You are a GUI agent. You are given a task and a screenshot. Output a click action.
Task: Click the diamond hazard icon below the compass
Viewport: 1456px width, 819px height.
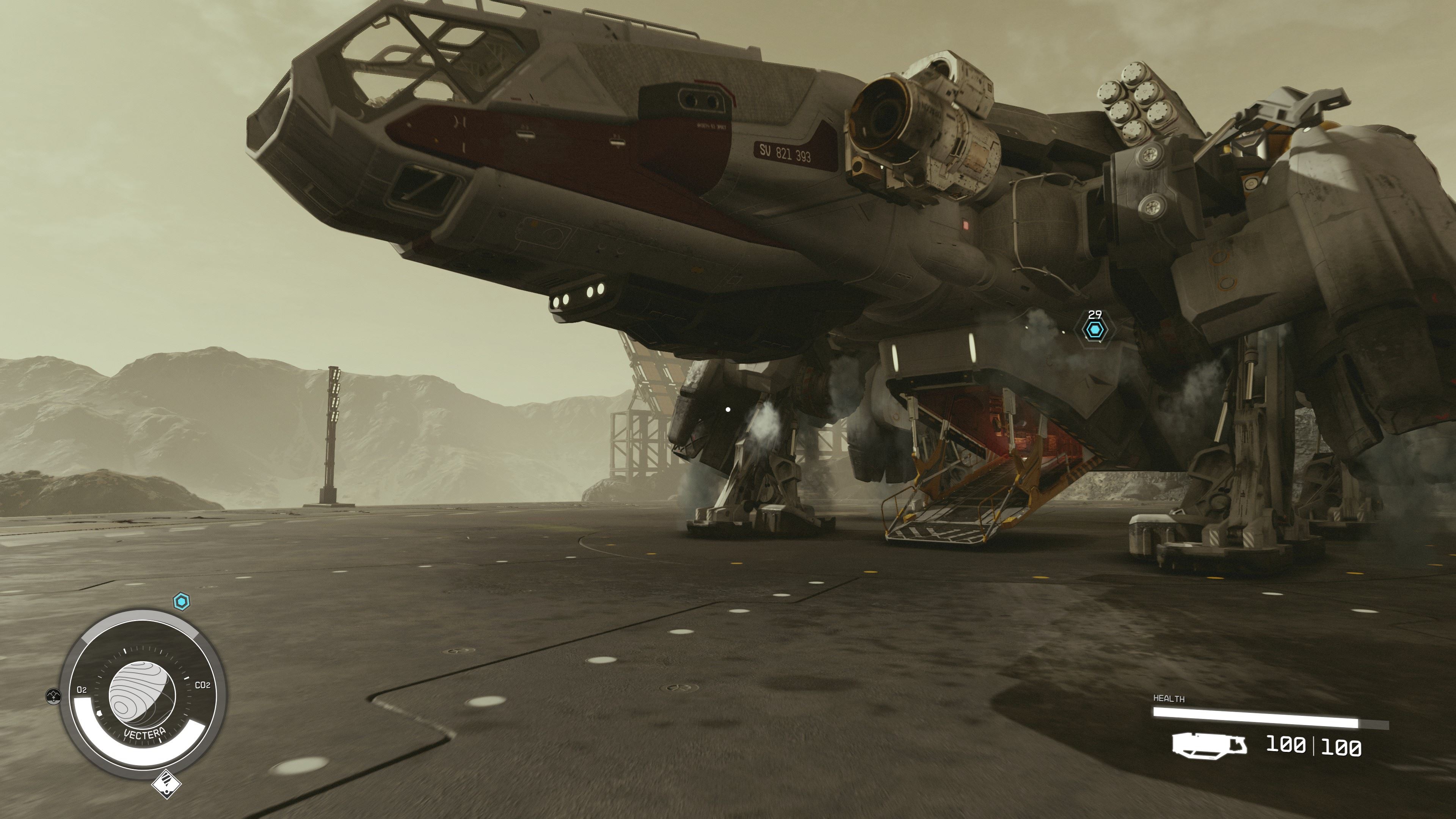click(x=166, y=784)
